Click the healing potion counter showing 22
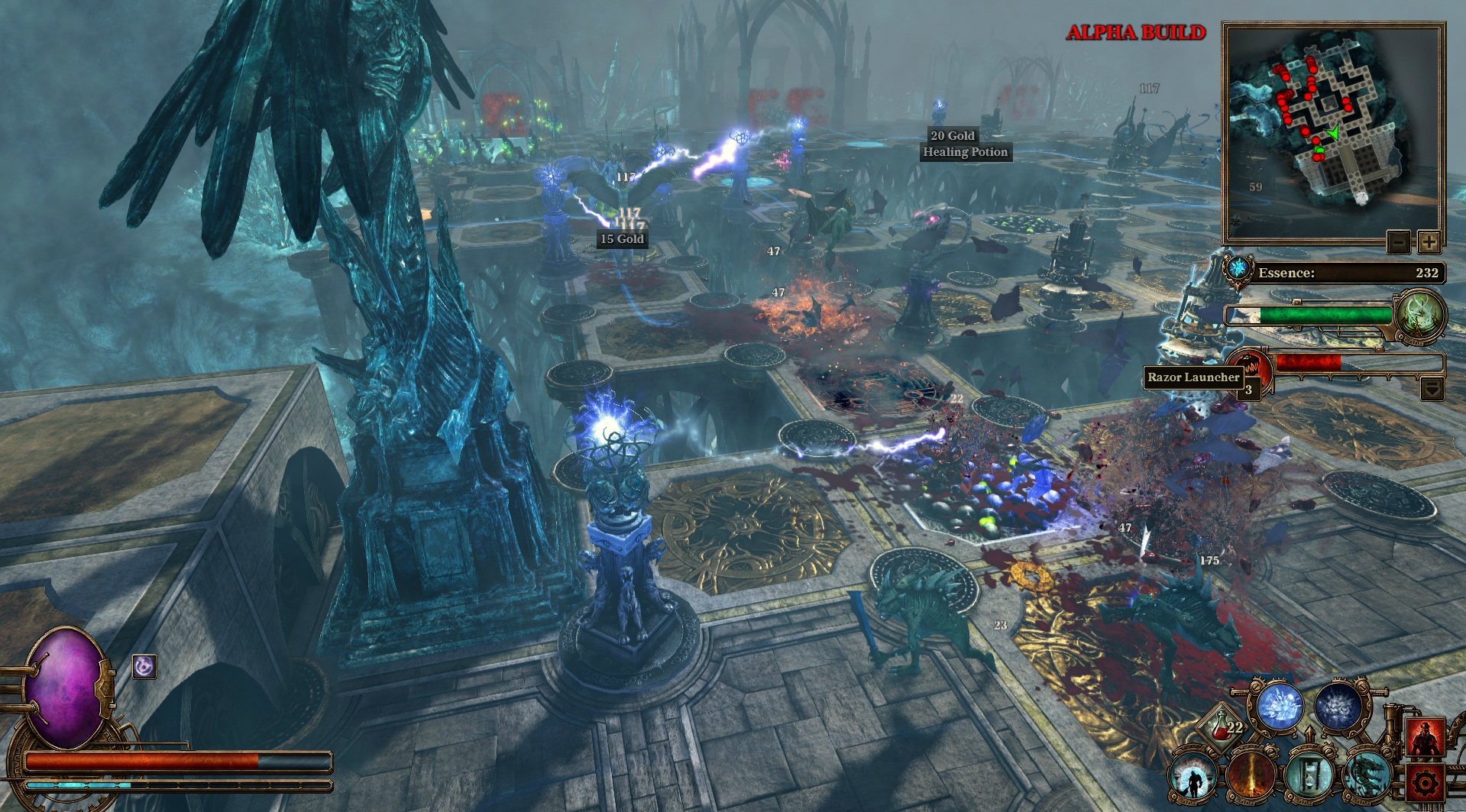Image resolution: width=1466 pixels, height=812 pixels. [x=1222, y=727]
